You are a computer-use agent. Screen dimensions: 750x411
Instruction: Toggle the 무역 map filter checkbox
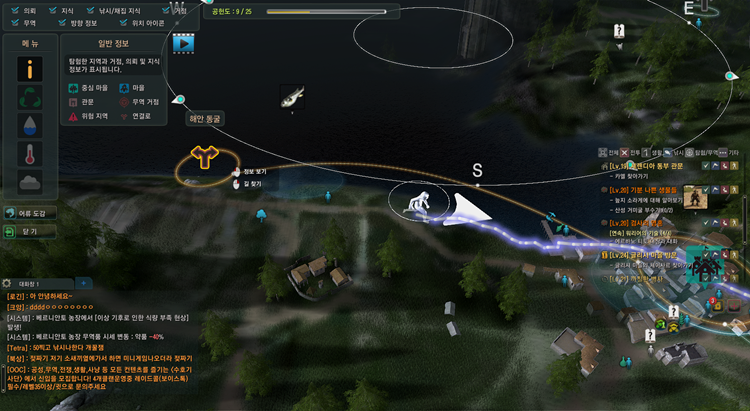[x=13, y=22]
